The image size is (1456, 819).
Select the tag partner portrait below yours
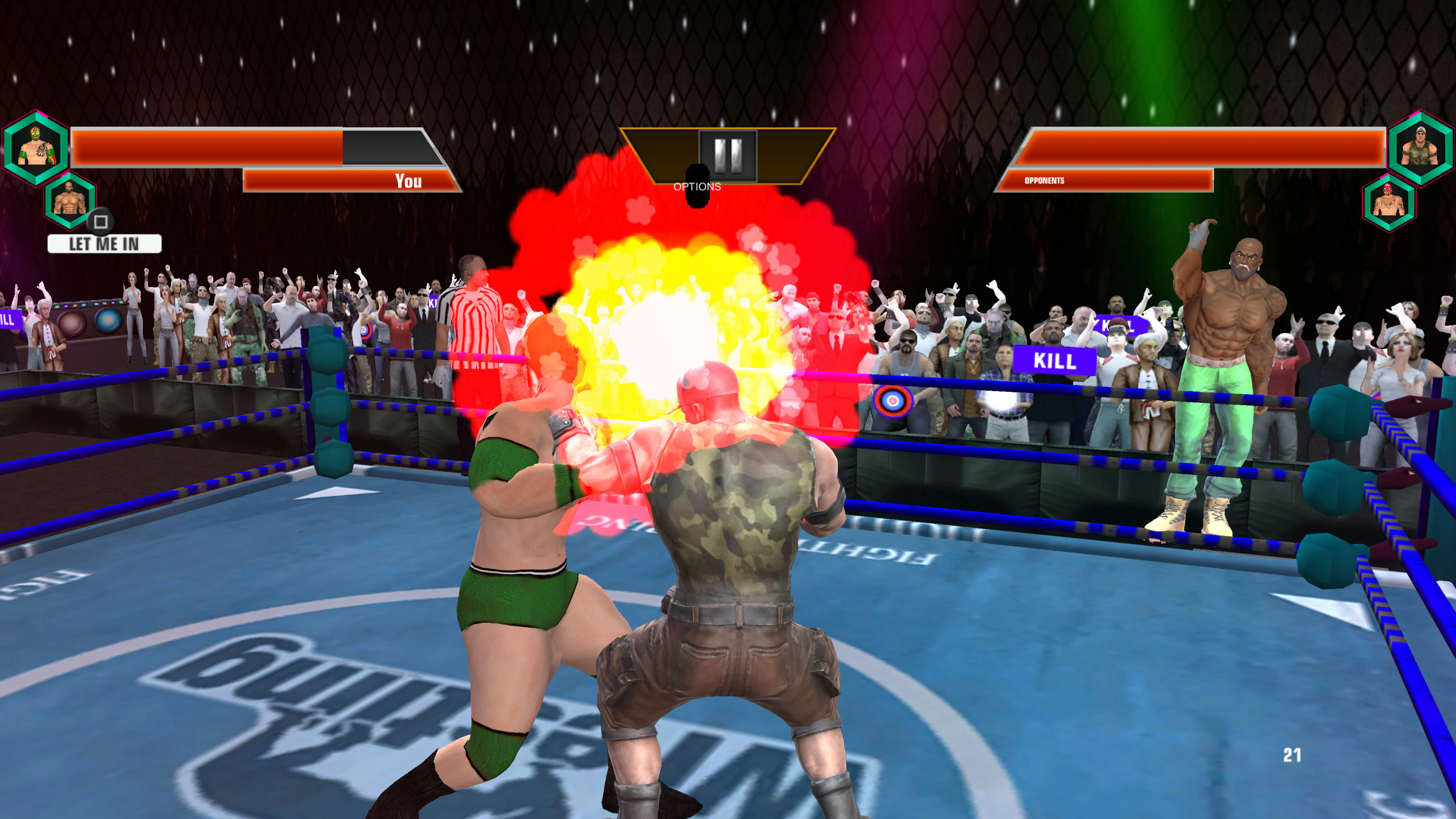(x=69, y=201)
